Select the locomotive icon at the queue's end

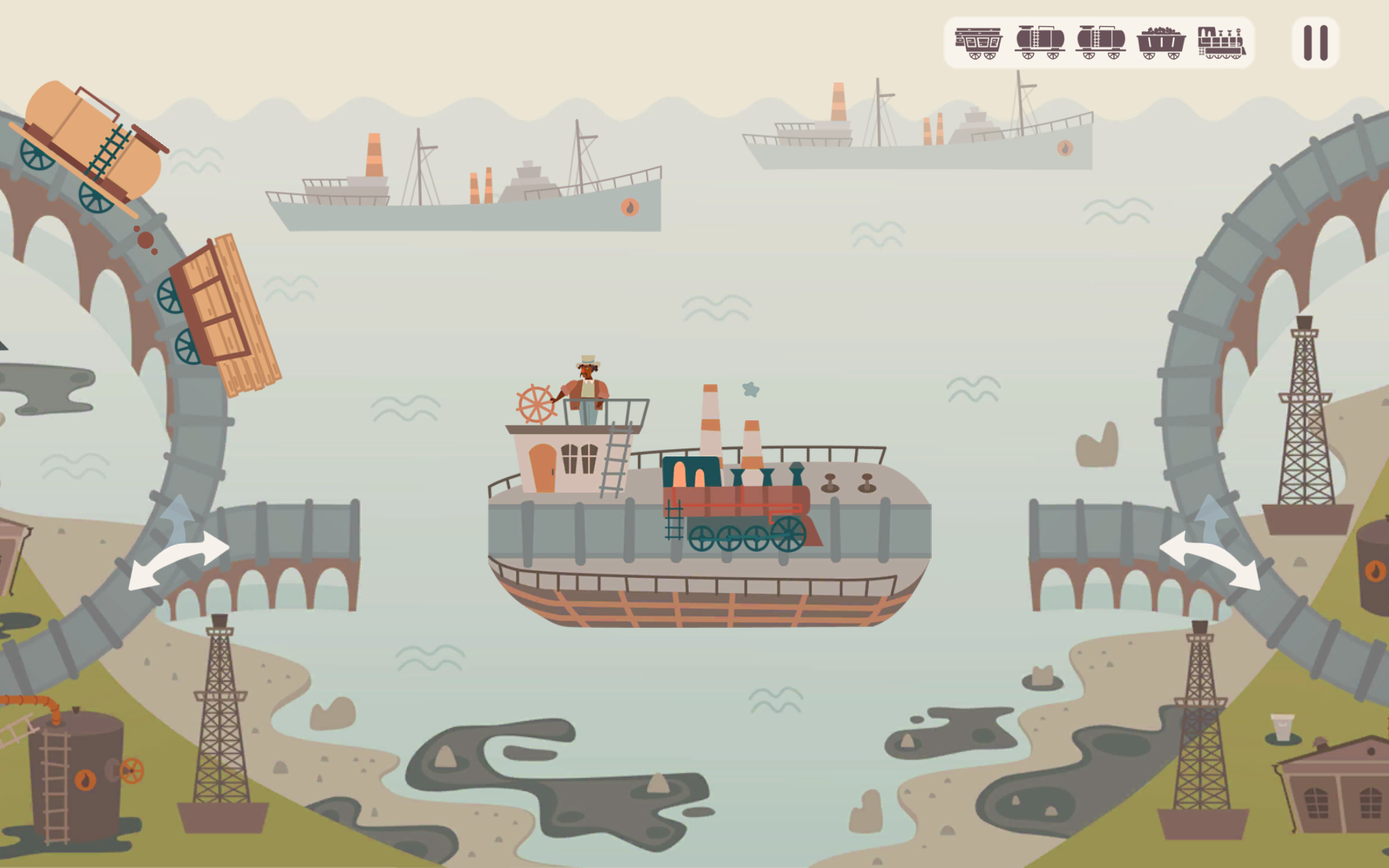[x=1221, y=43]
